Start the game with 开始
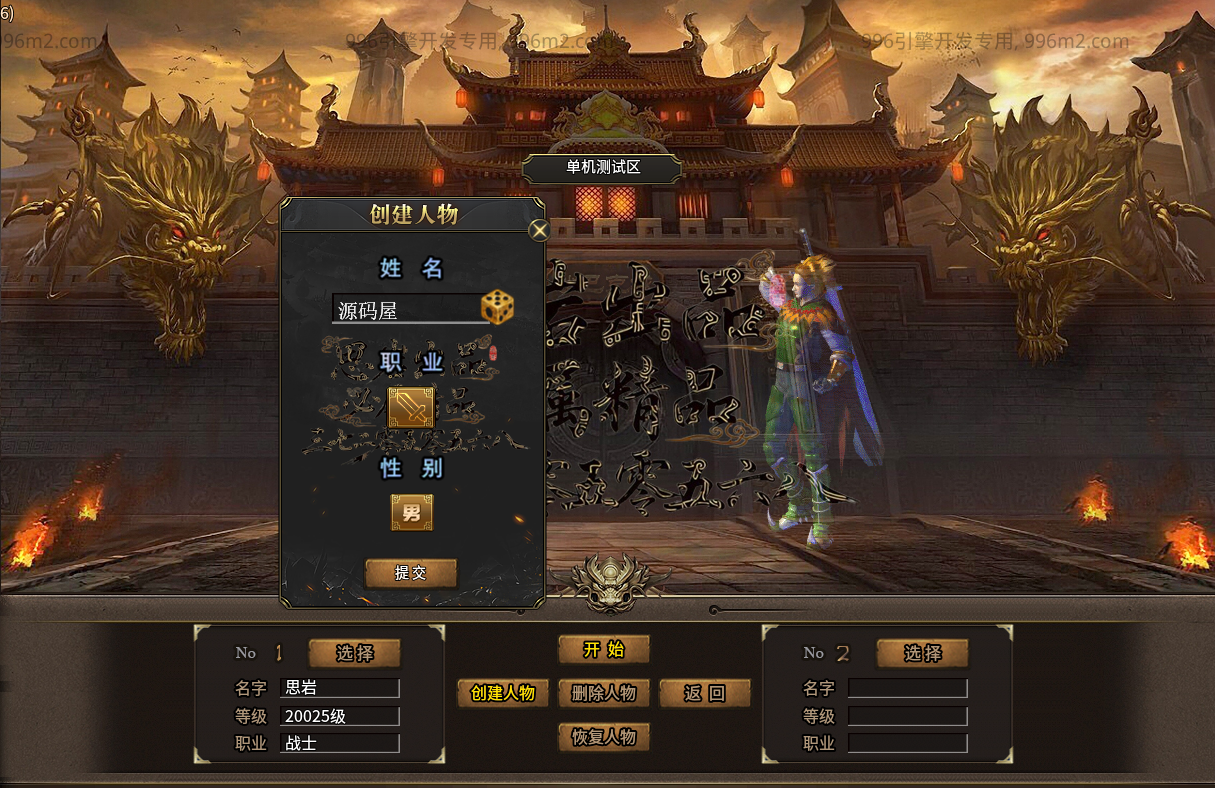 604,650
